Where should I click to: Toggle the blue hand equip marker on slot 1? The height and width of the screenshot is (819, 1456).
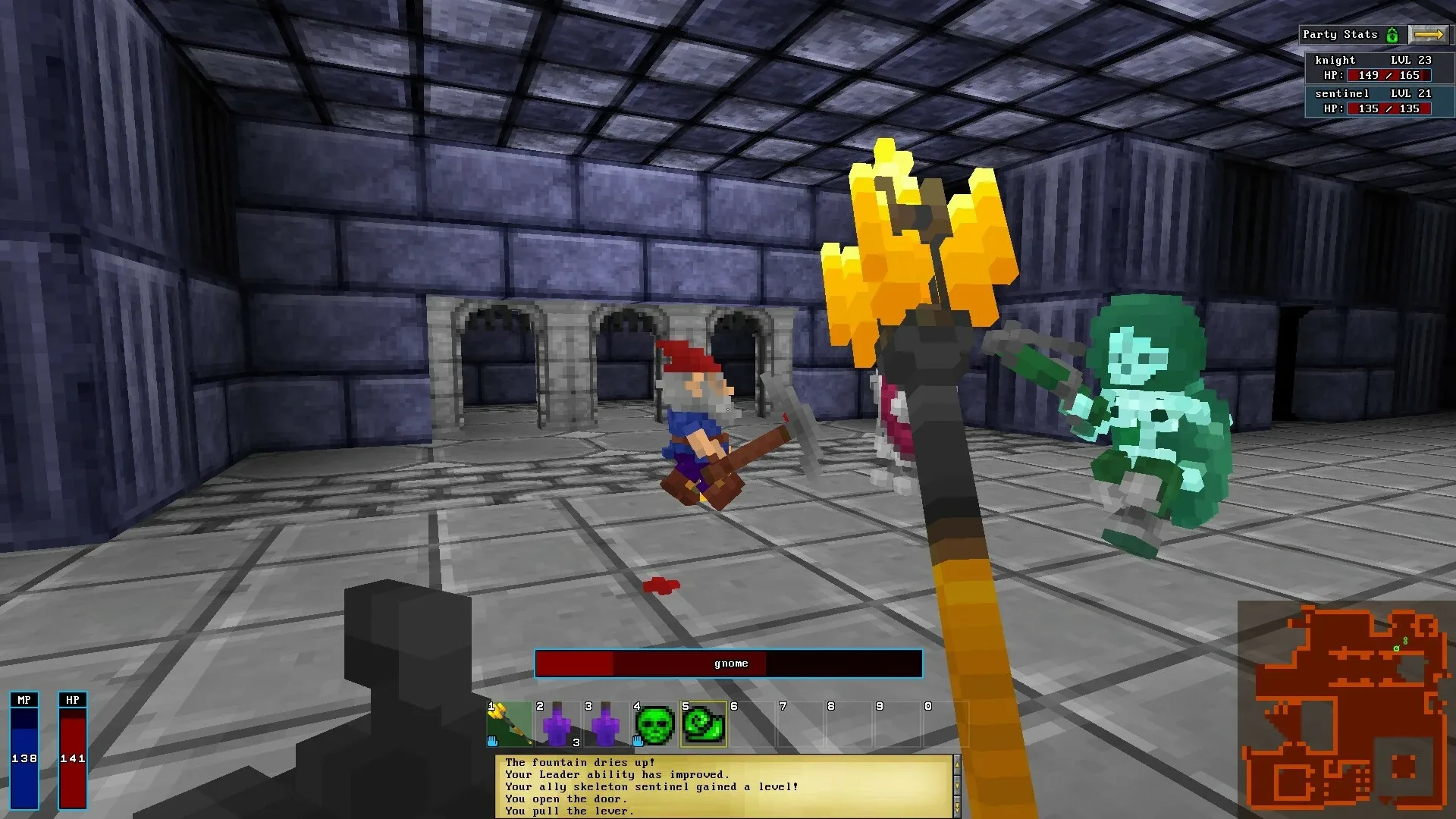point(493,740)
